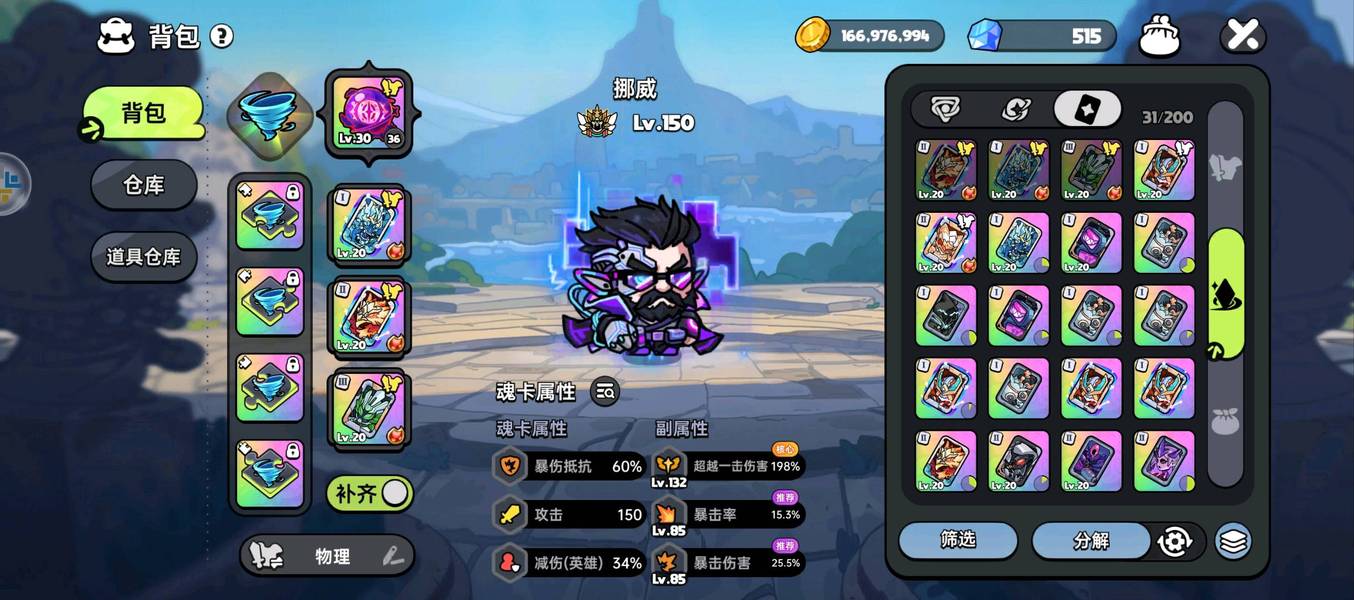Select the 背包 backpack tab
Screen dimensions: 1354x600
144,112
